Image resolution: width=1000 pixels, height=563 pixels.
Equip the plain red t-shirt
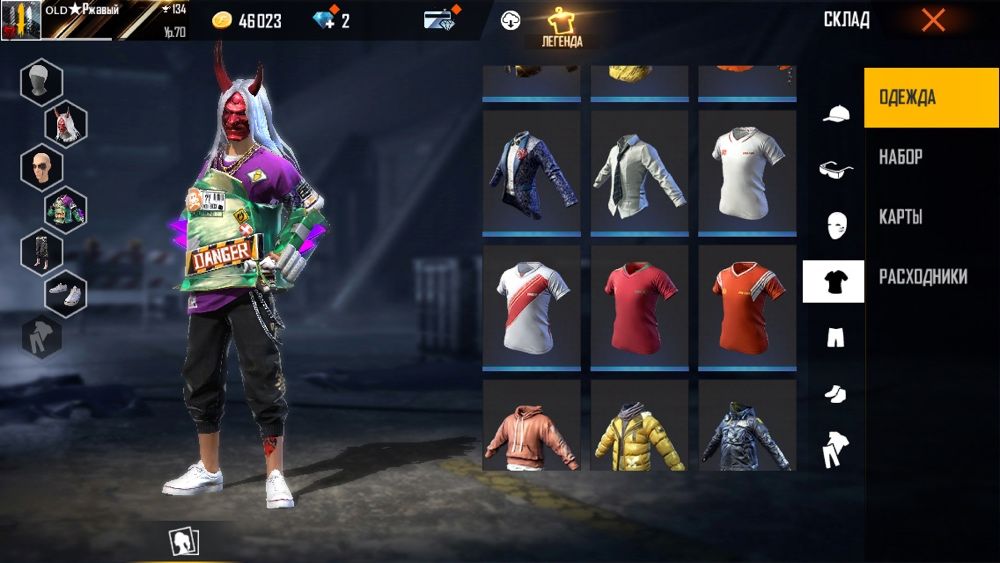(x=639, y=306)
